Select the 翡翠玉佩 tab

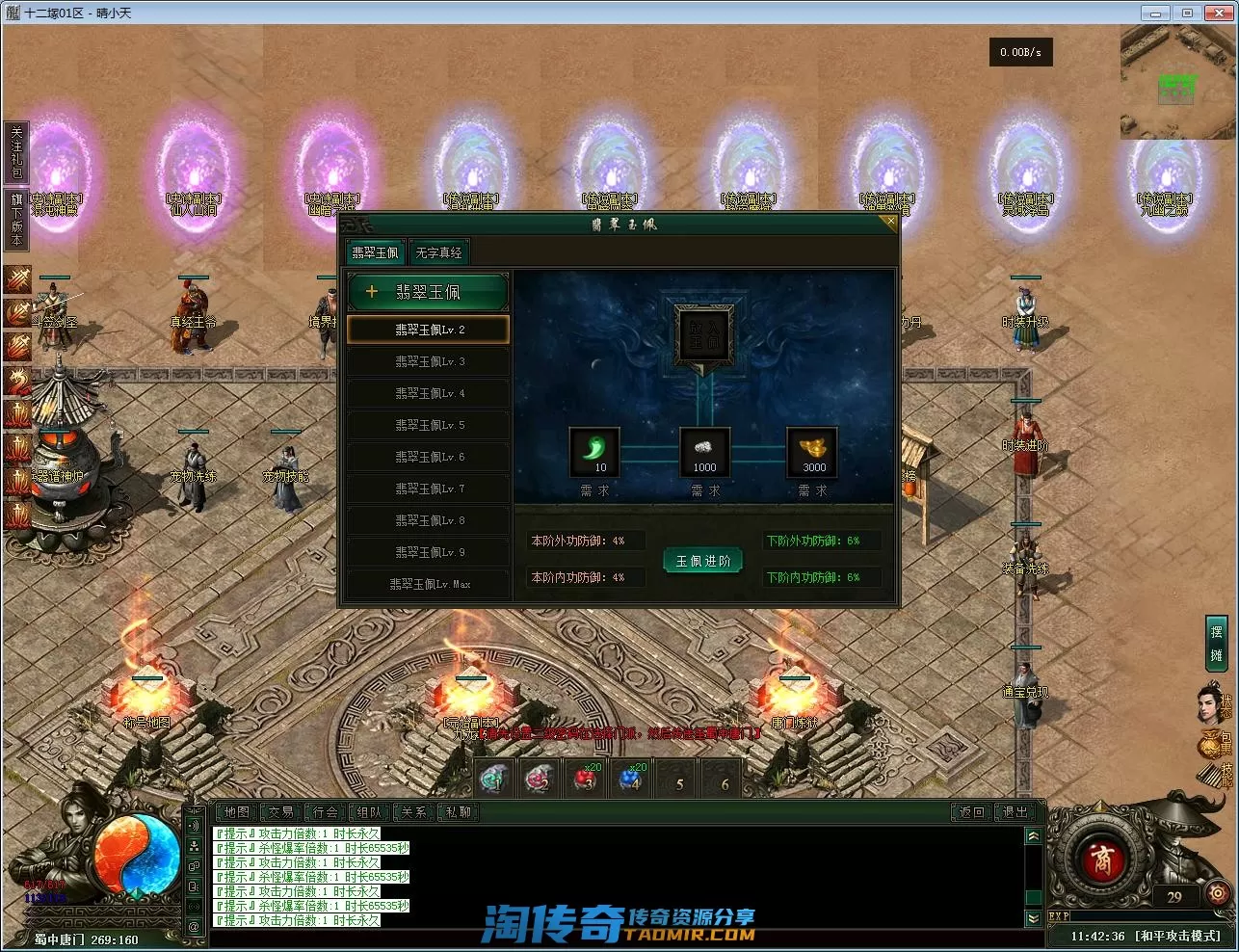coord(375,252)
